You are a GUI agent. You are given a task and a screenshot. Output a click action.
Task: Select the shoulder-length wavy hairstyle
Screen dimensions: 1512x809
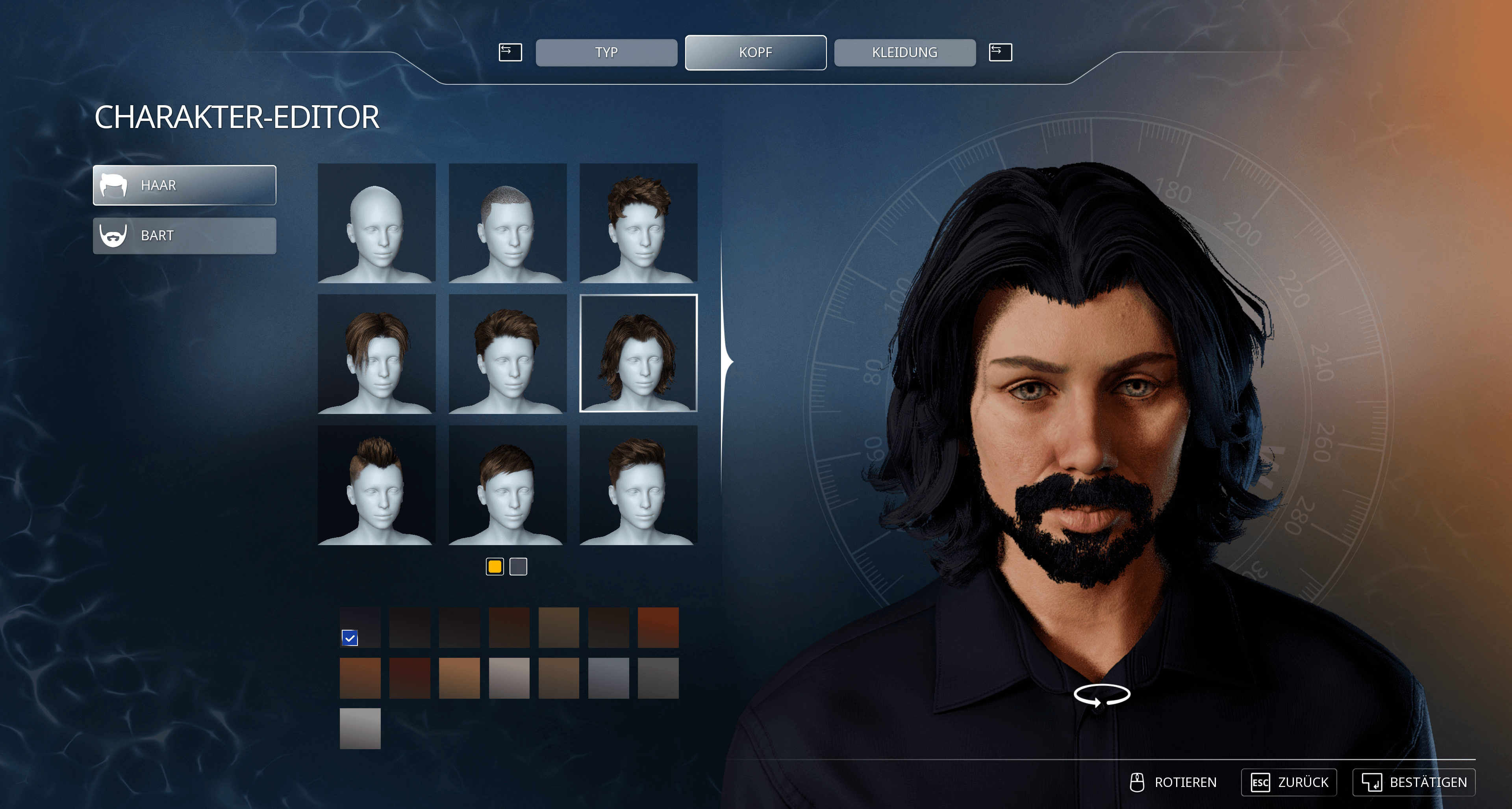click(638, 353)
